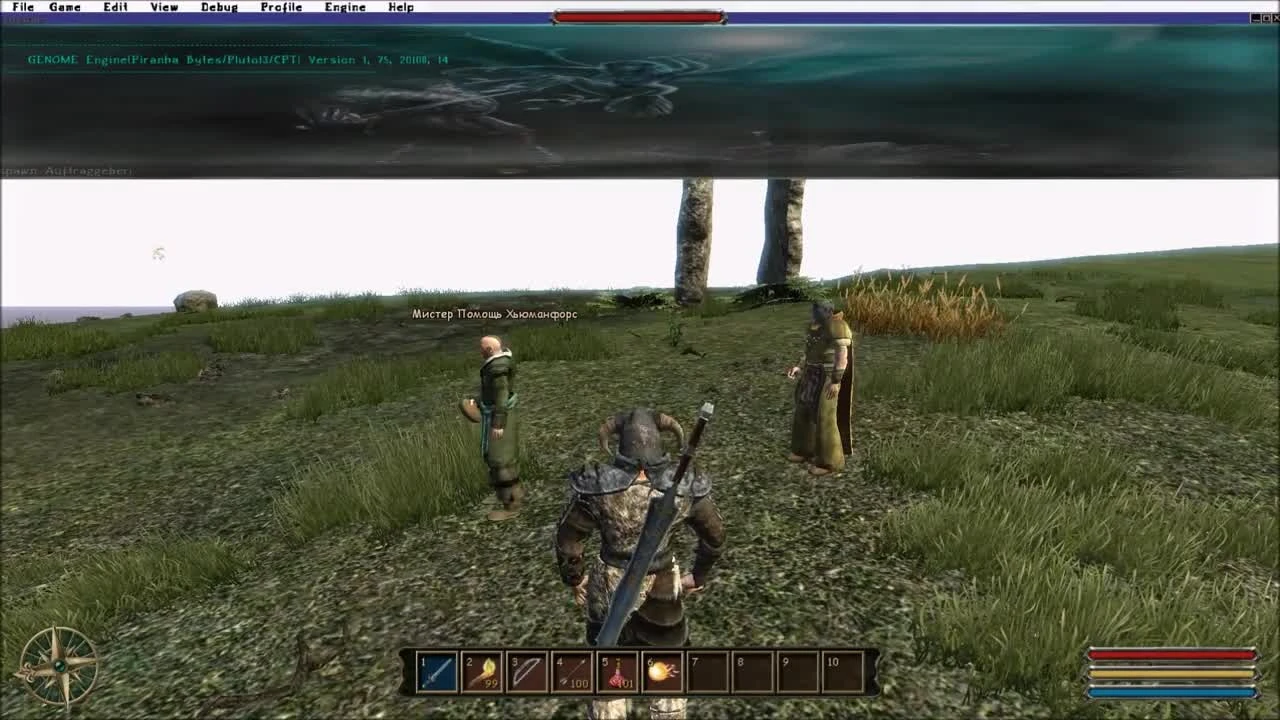Open the Debug menu
The image size is (1280, 720).
(218, 7)
